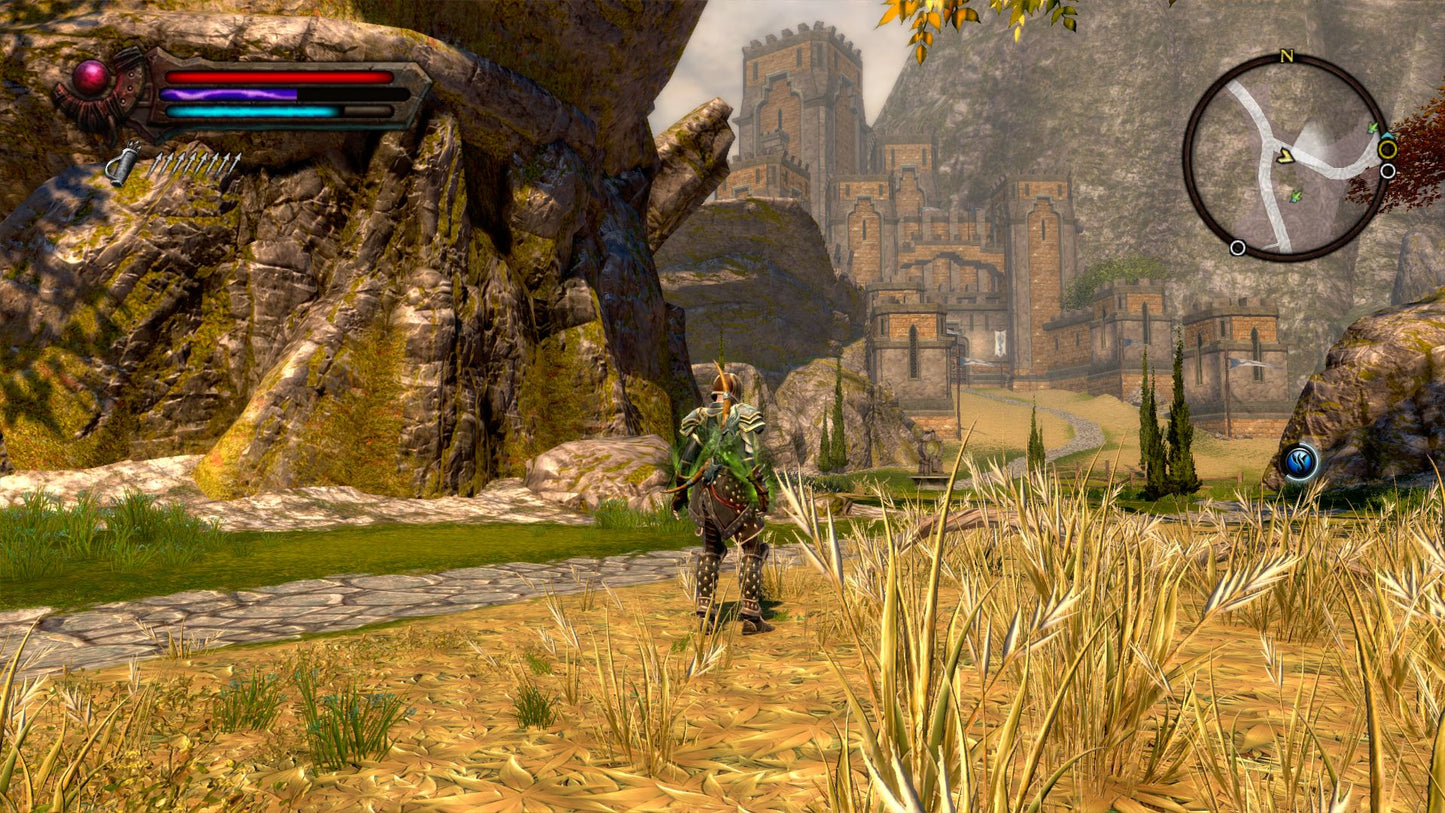Click the yellow player arrow on the minimap
This screenshot has width=1445, height=813.
[x=1285, y=156]
